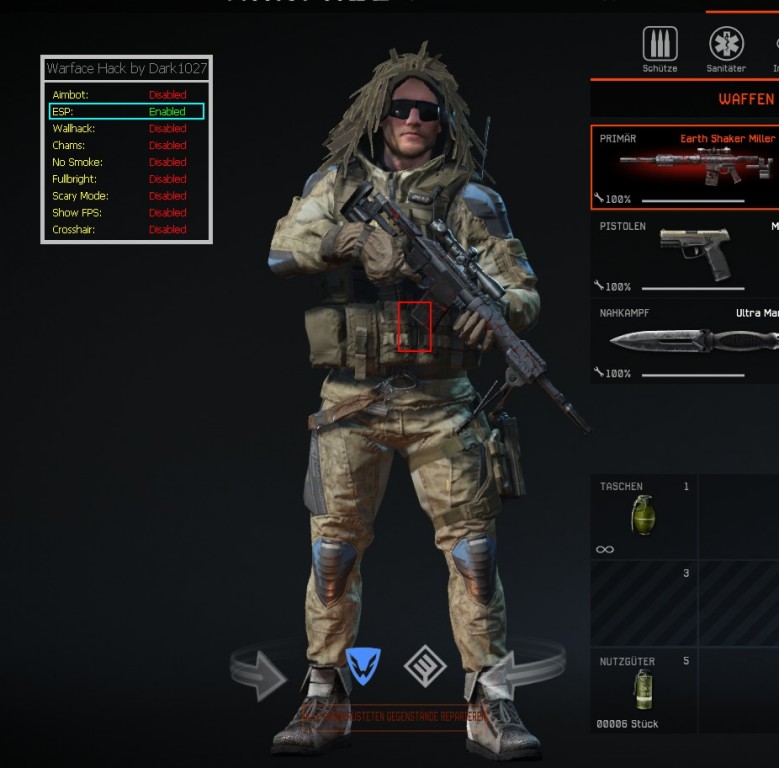
Task: Switch to the Sanitäter class
Action: [726, 45]
